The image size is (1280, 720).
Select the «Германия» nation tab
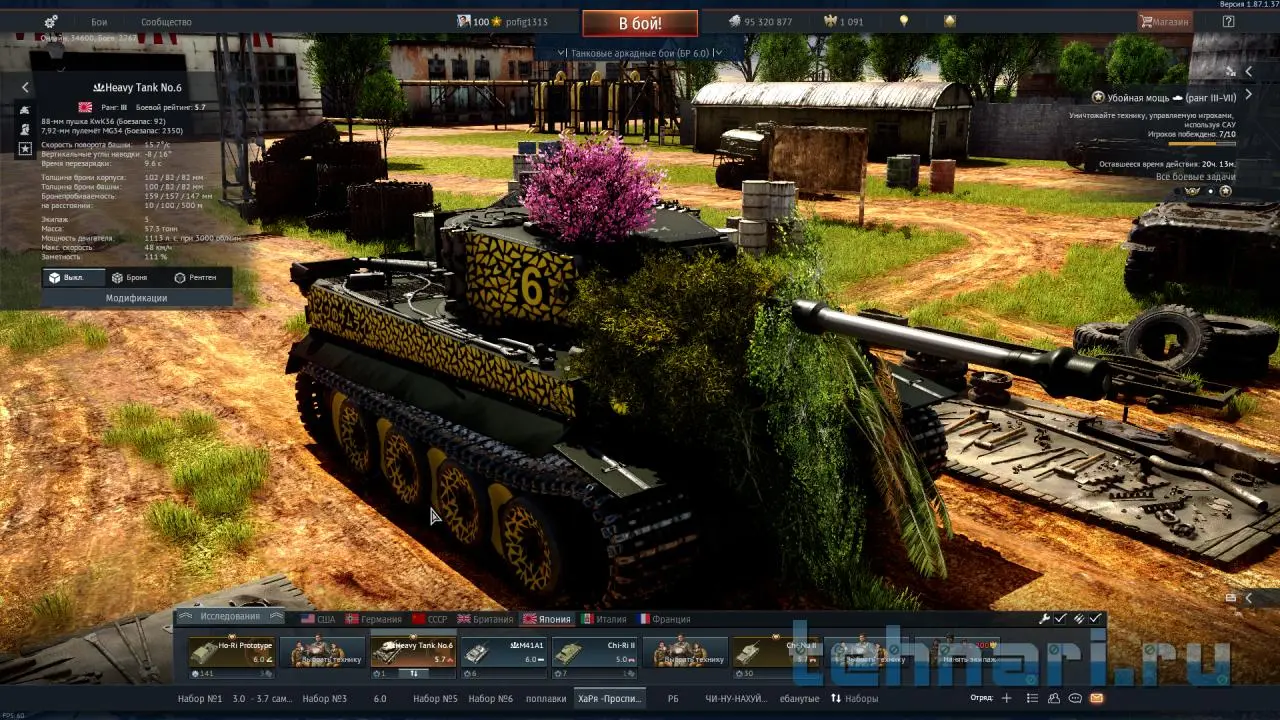(373, 619)
